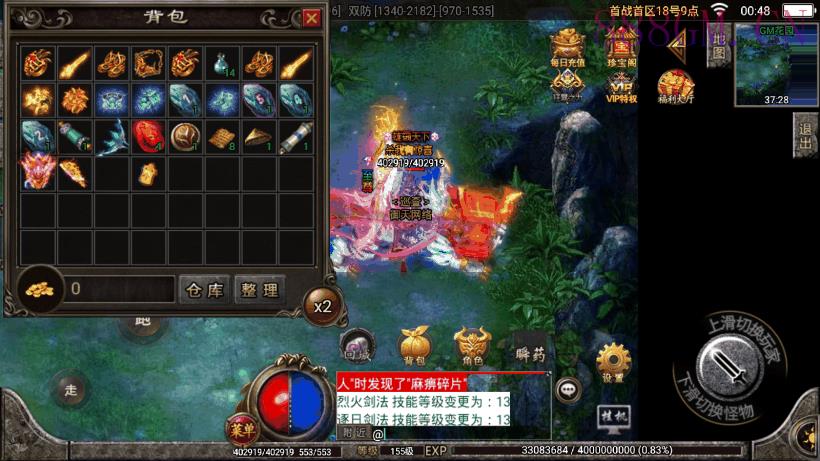Open the 福利大厅 welfare hall
This screenshot has width=820, height=461.
[x=677, y=87]
